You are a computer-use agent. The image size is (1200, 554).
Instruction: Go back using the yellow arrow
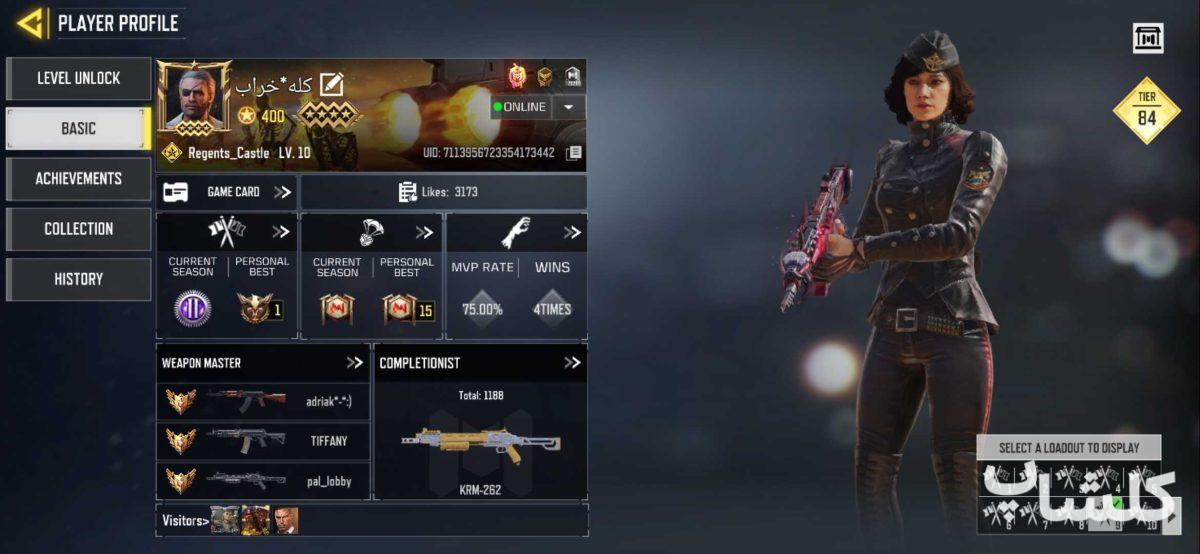[x=31, y=23]
